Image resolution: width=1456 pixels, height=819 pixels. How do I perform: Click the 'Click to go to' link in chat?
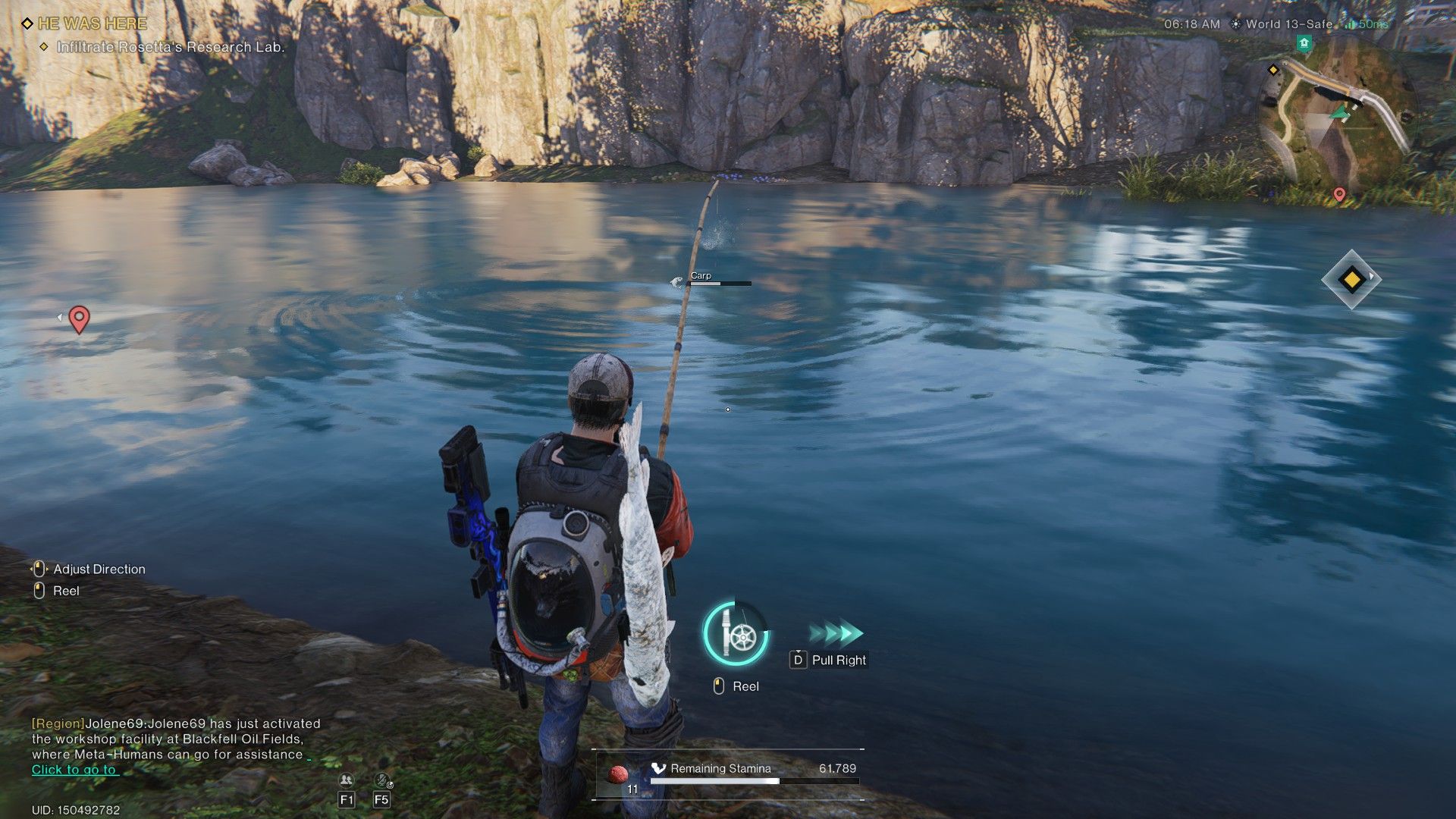[x=74, y=770]
